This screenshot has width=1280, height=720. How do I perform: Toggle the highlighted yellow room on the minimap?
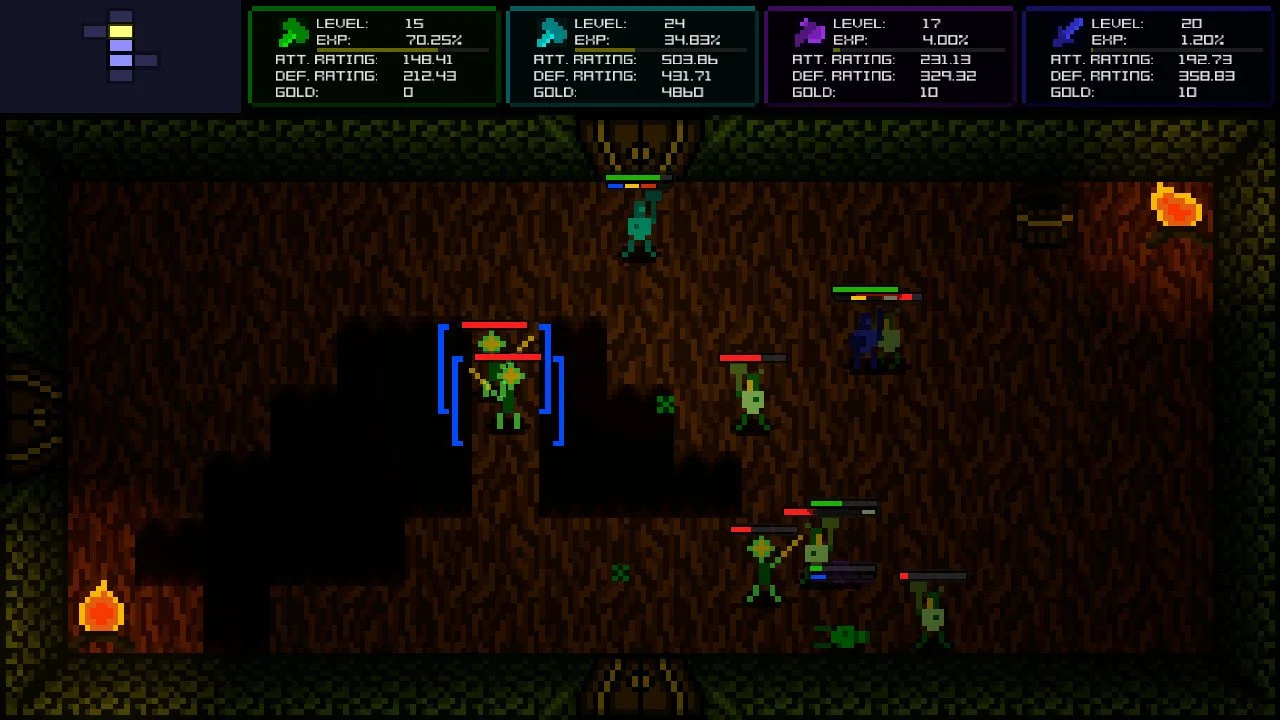(122, 33)
